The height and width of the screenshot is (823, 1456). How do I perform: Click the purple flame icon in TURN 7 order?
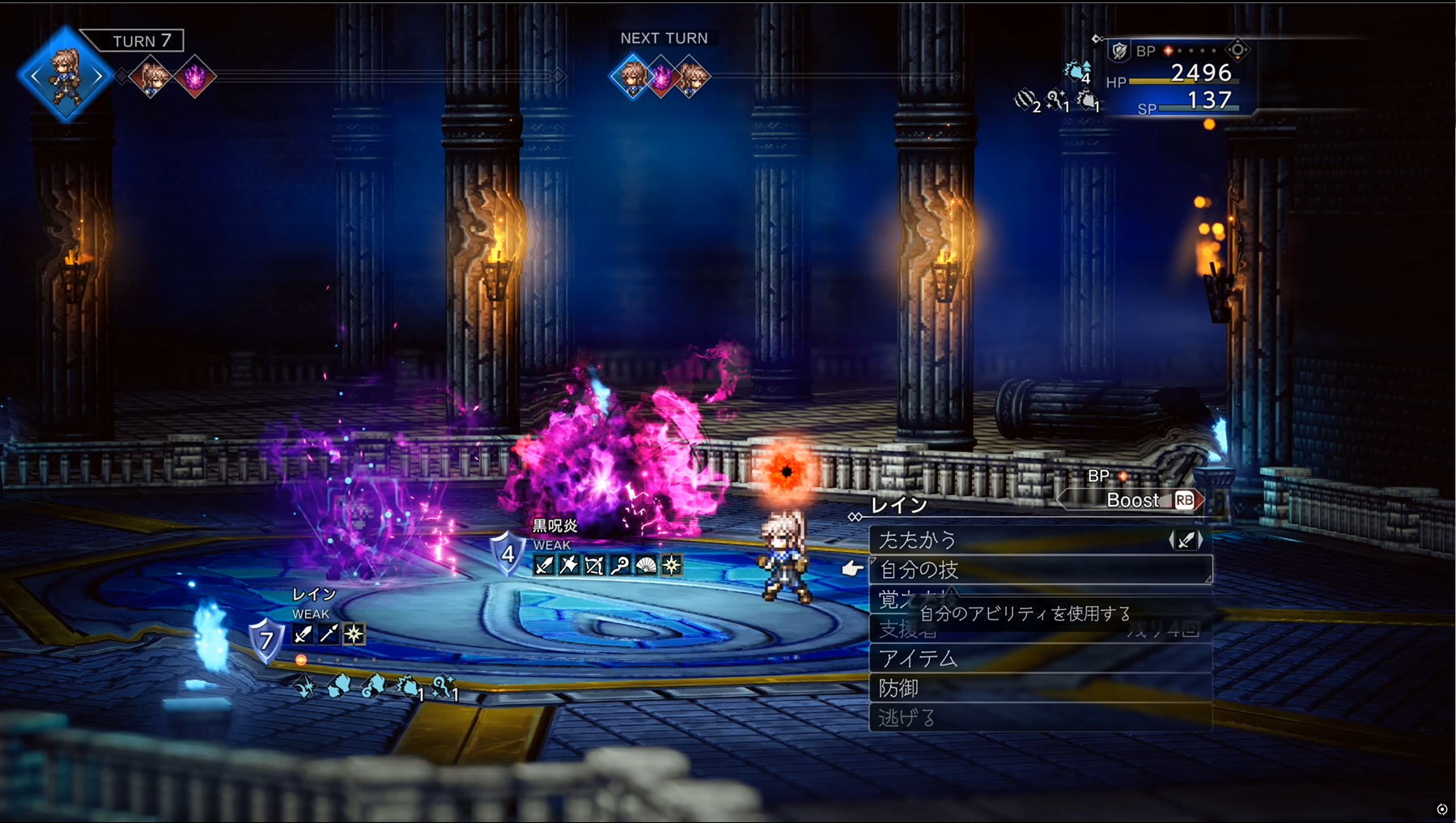click(195, 77)
